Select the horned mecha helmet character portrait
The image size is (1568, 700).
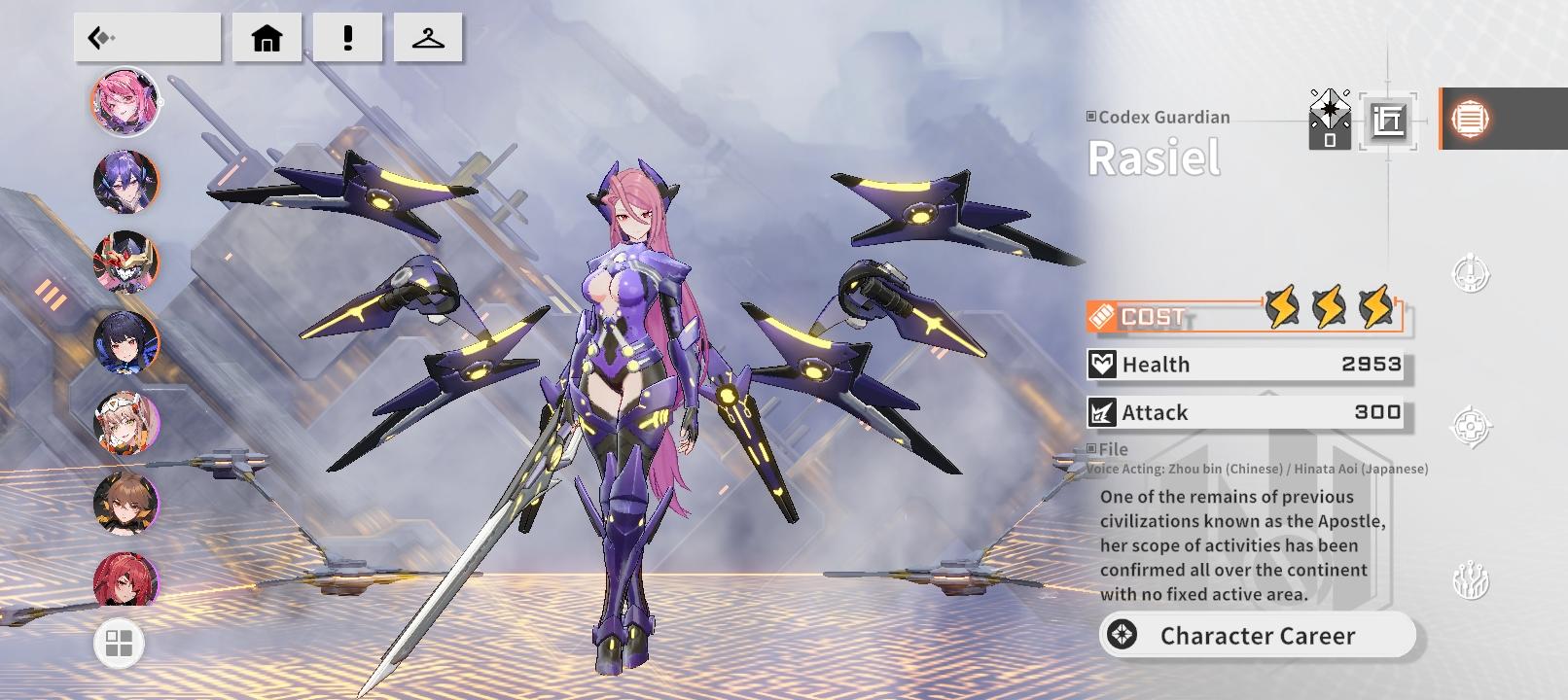125,262
